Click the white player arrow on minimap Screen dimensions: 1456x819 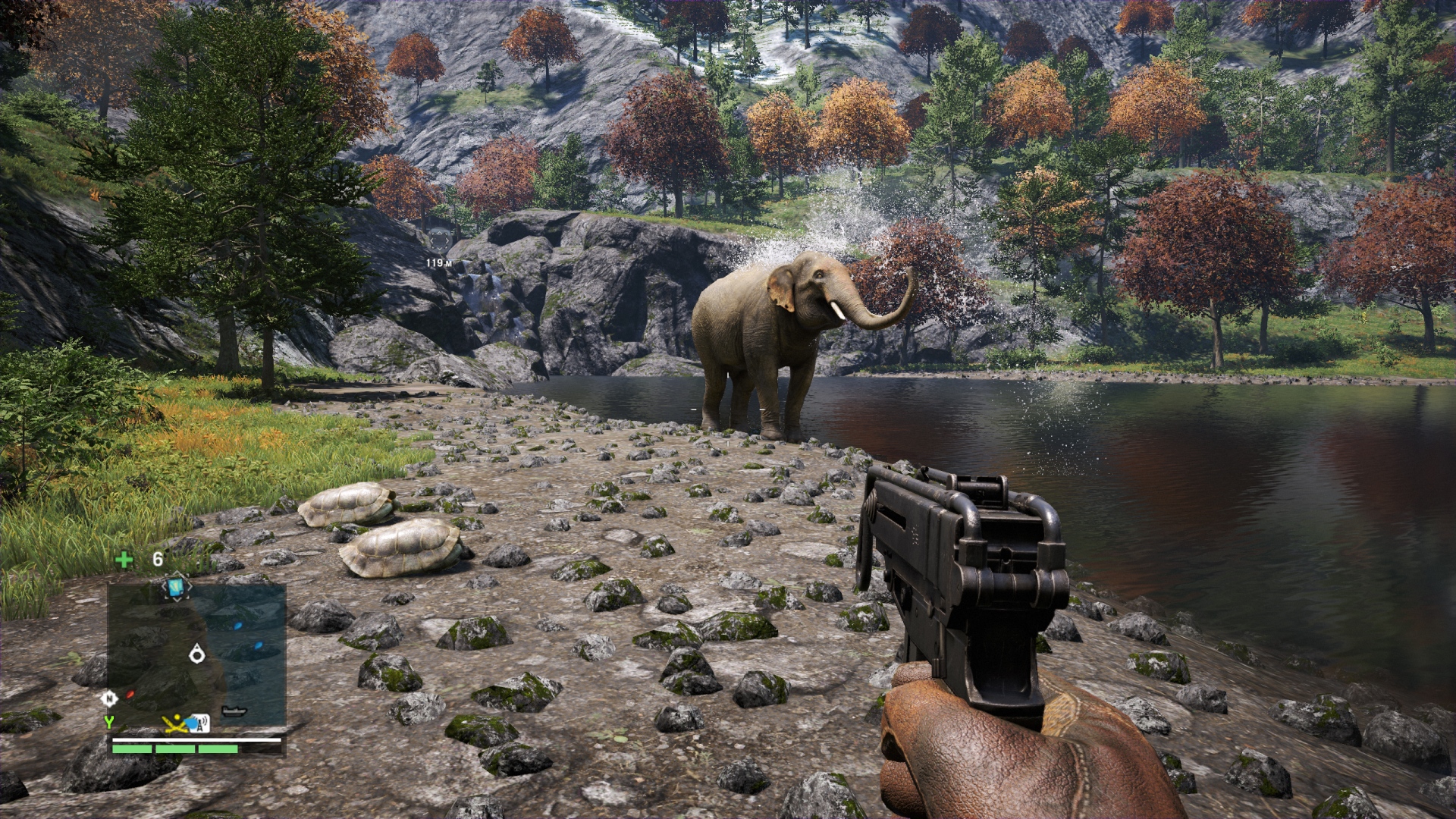click(197, 652)
